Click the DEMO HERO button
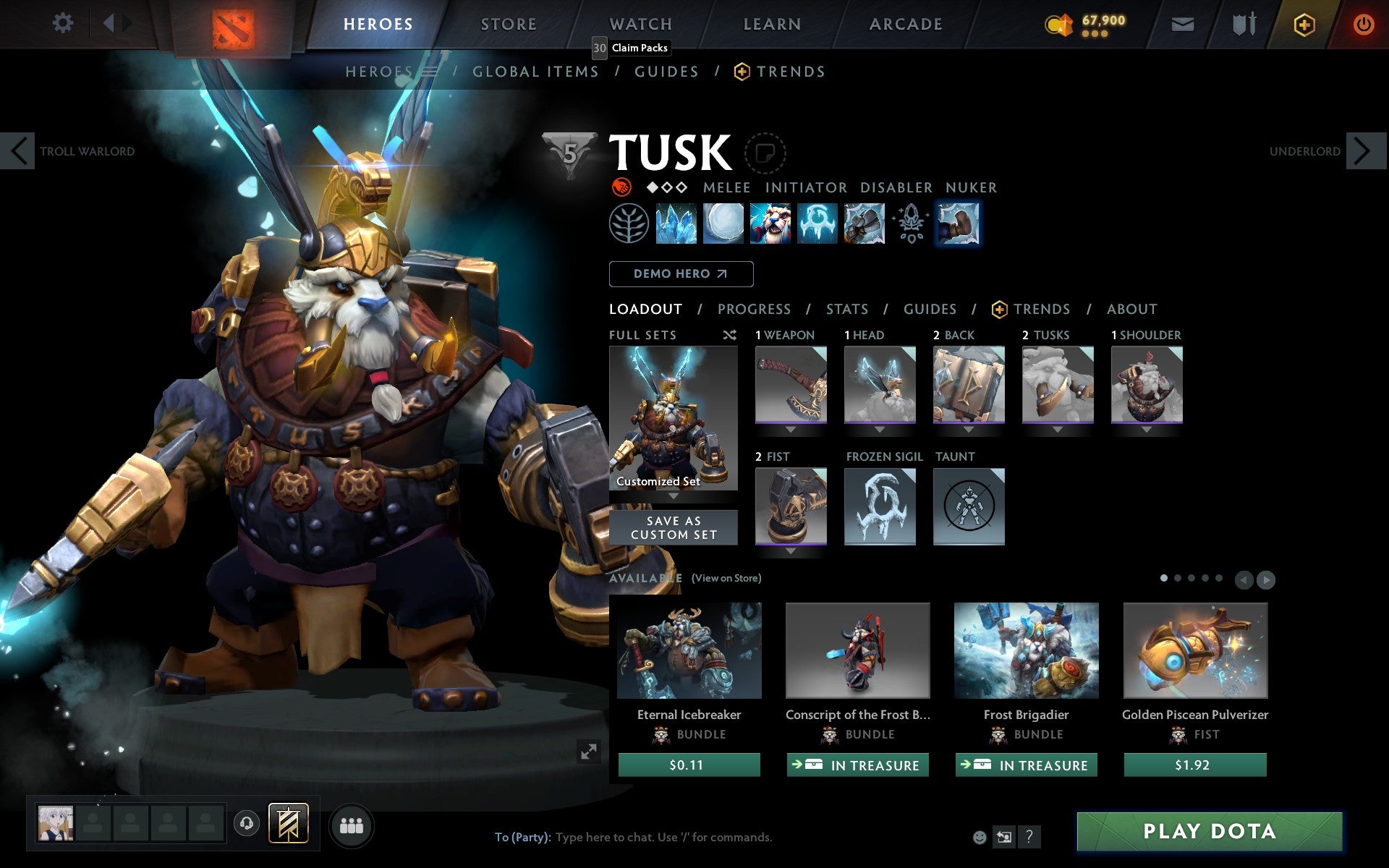The image size is (1389, 868). point(681,274)
